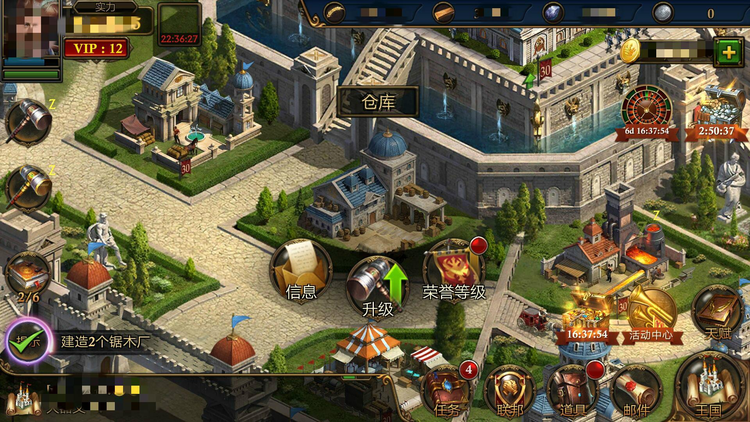Select the 信息 (Info) button
Image resolution: width=750 pixels, height=422 pixels.
301,271
